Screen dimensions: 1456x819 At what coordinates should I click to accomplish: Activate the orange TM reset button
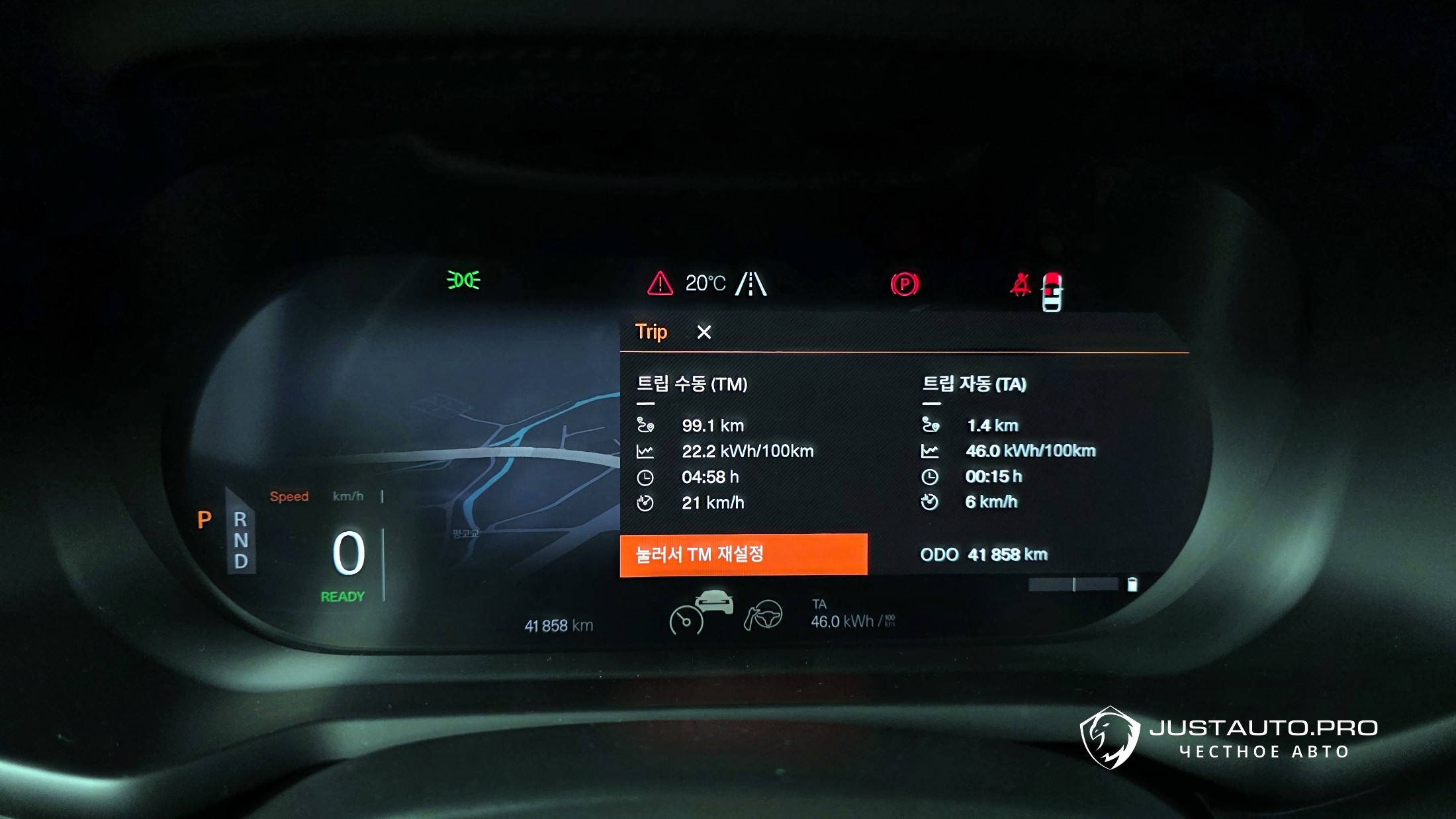click(743, 554)
